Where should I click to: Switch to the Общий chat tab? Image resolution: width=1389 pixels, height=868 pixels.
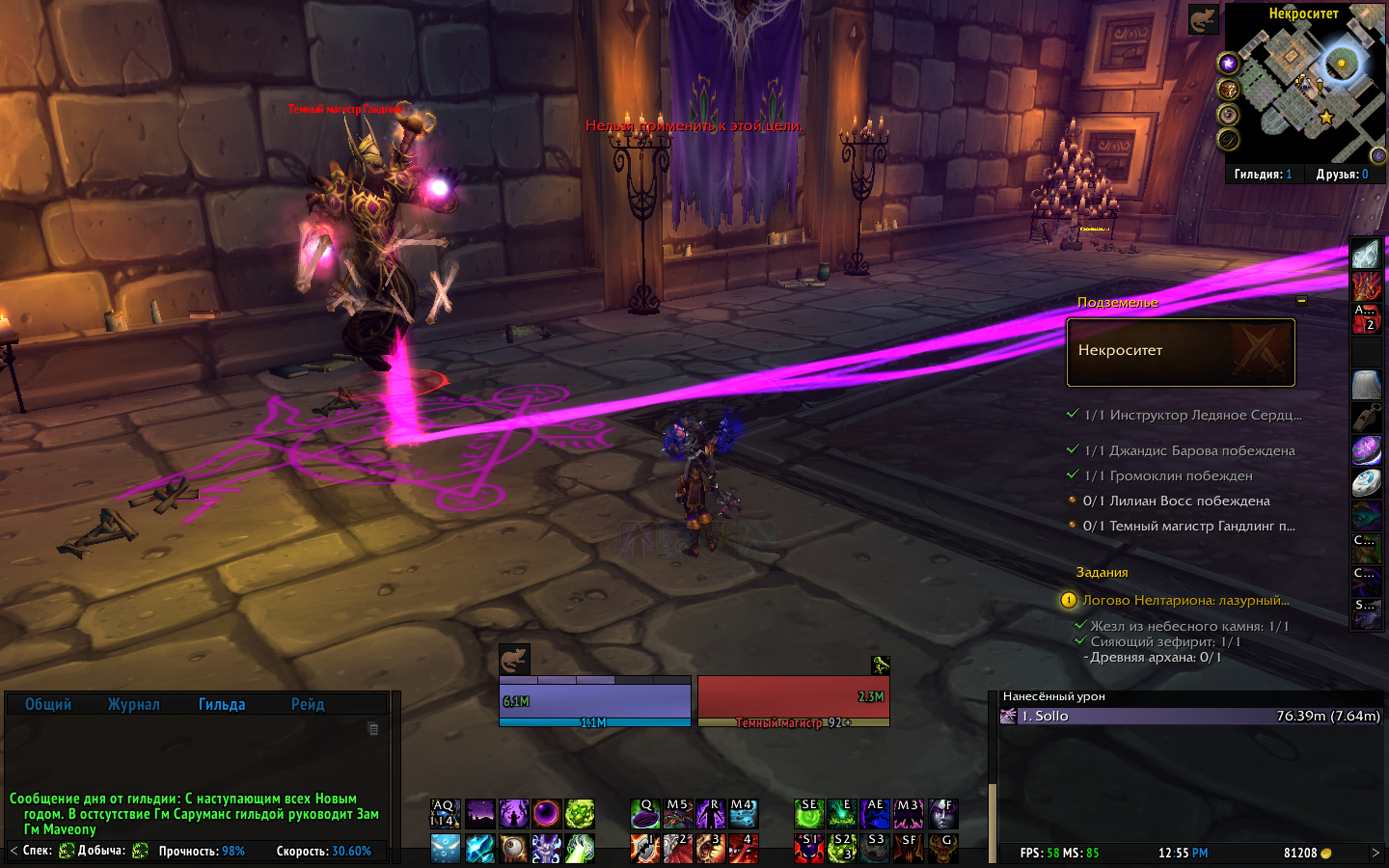point(48,704)
